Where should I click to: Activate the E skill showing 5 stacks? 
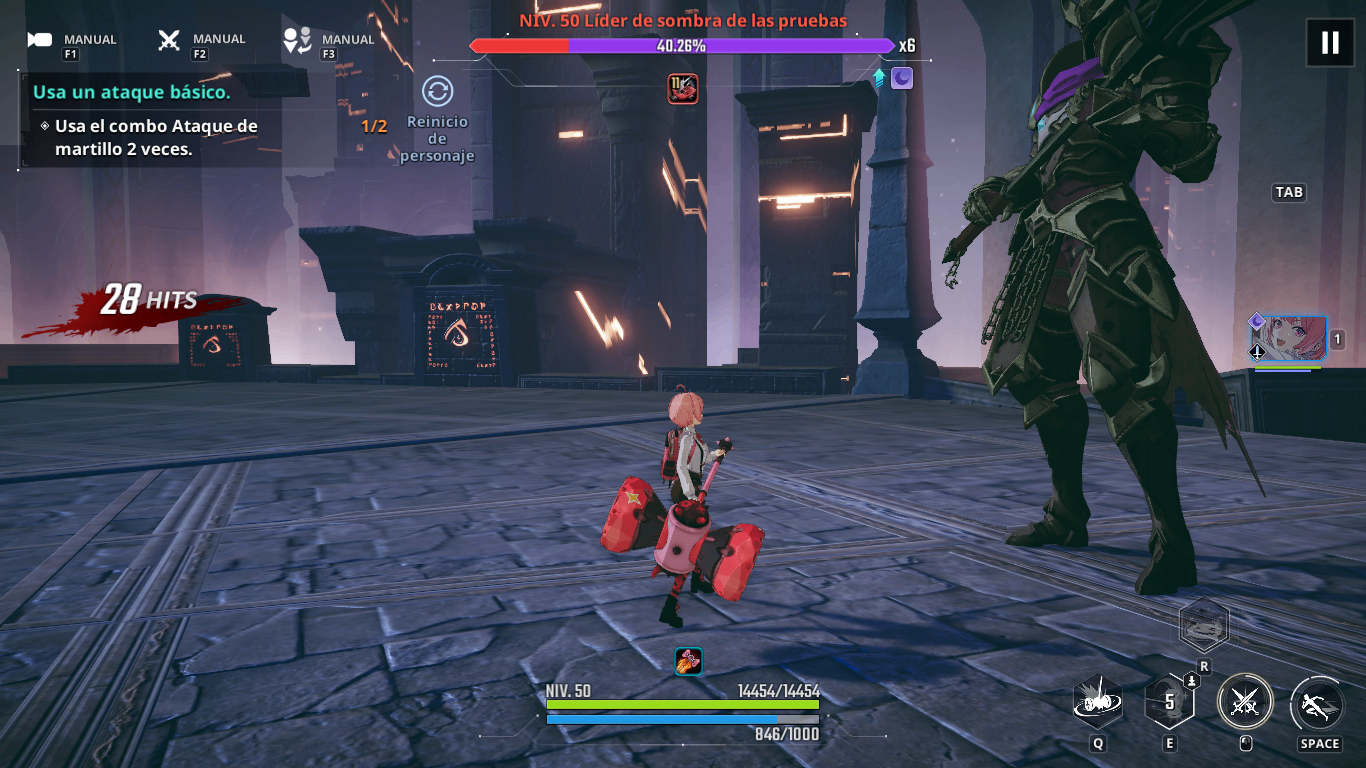1169,701
